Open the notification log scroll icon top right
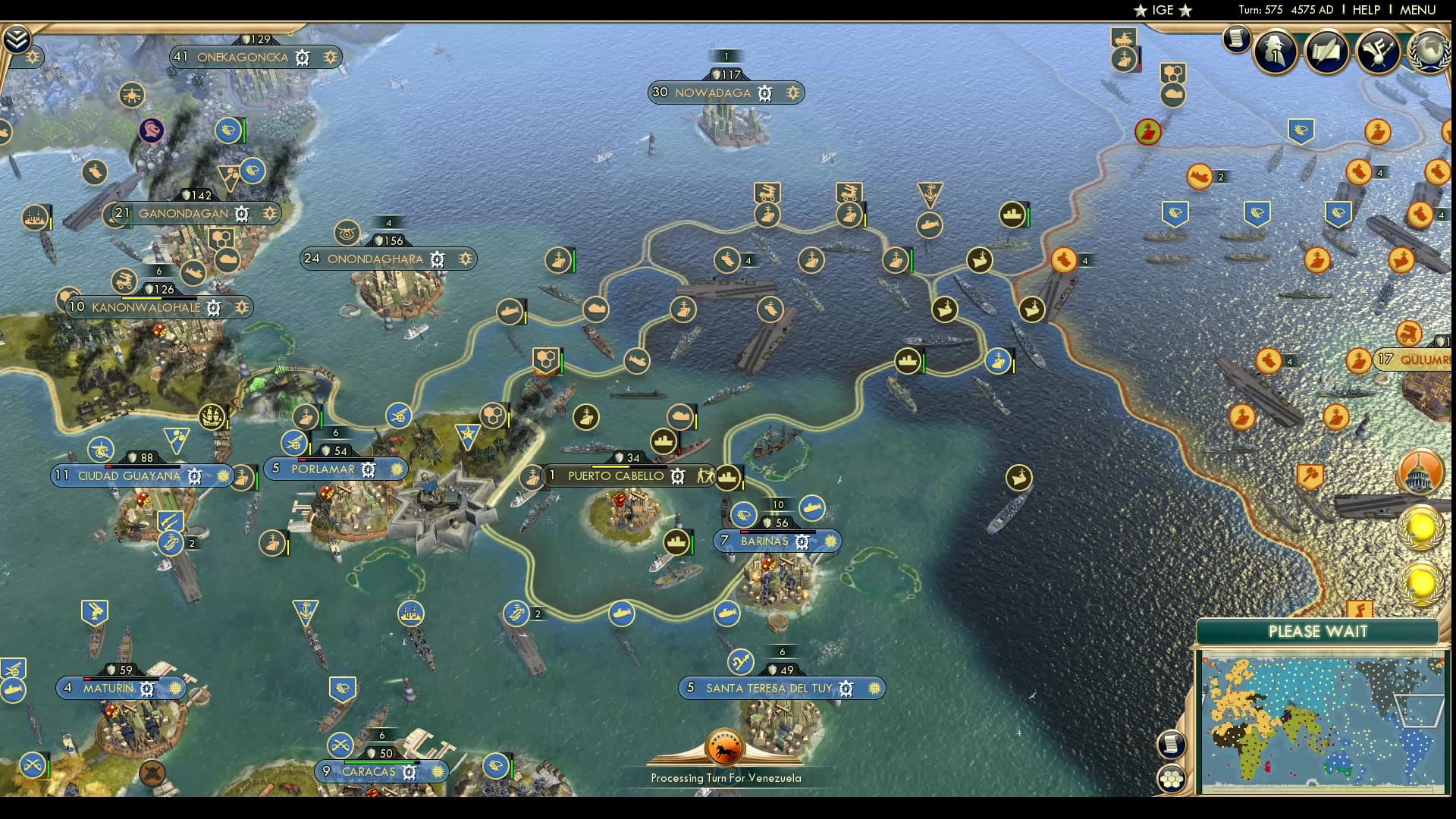Screen dimensions: 1456x819 1236,39
